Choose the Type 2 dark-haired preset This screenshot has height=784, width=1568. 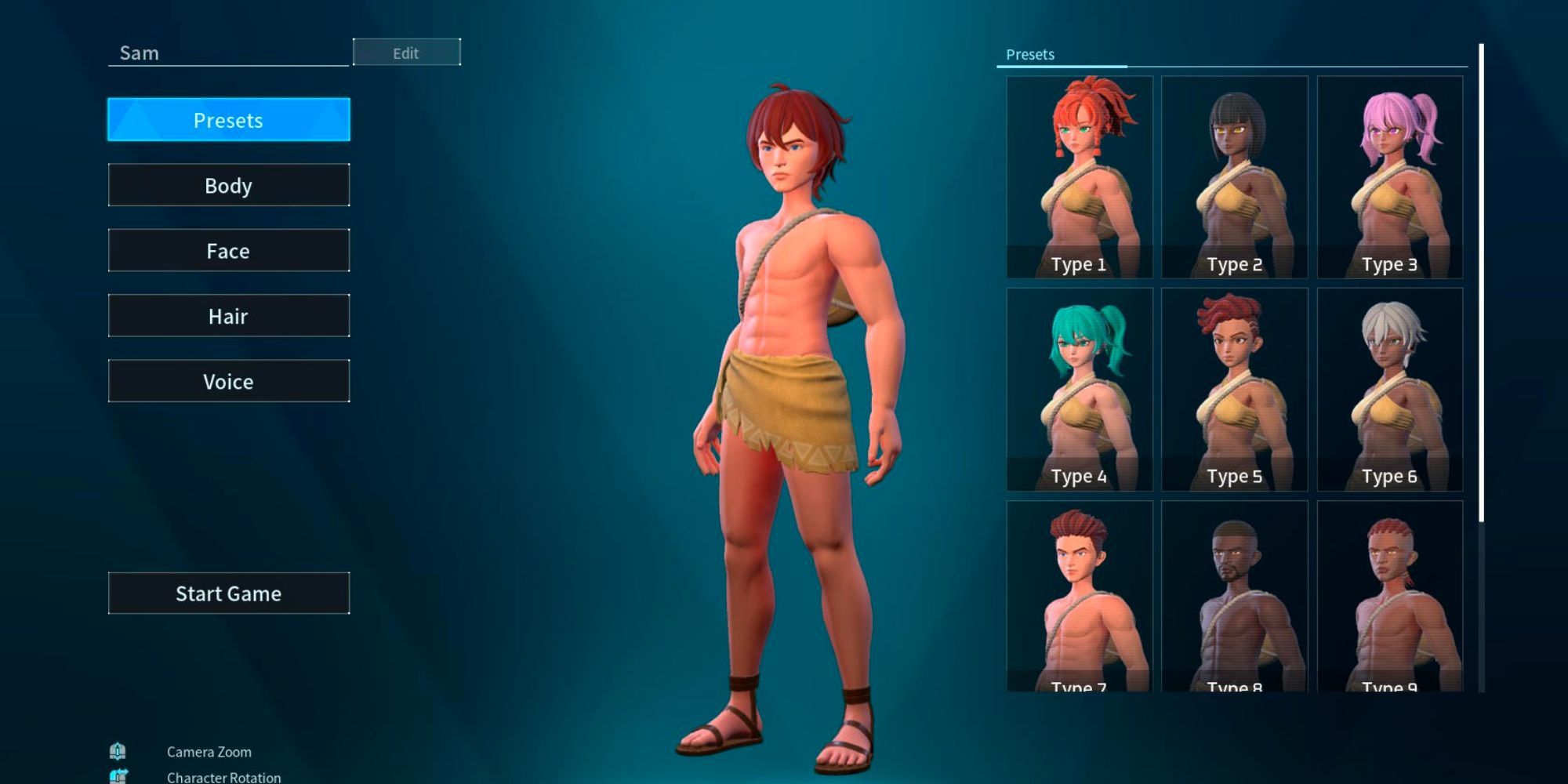pyautogui.click(x=1235, y=172)
